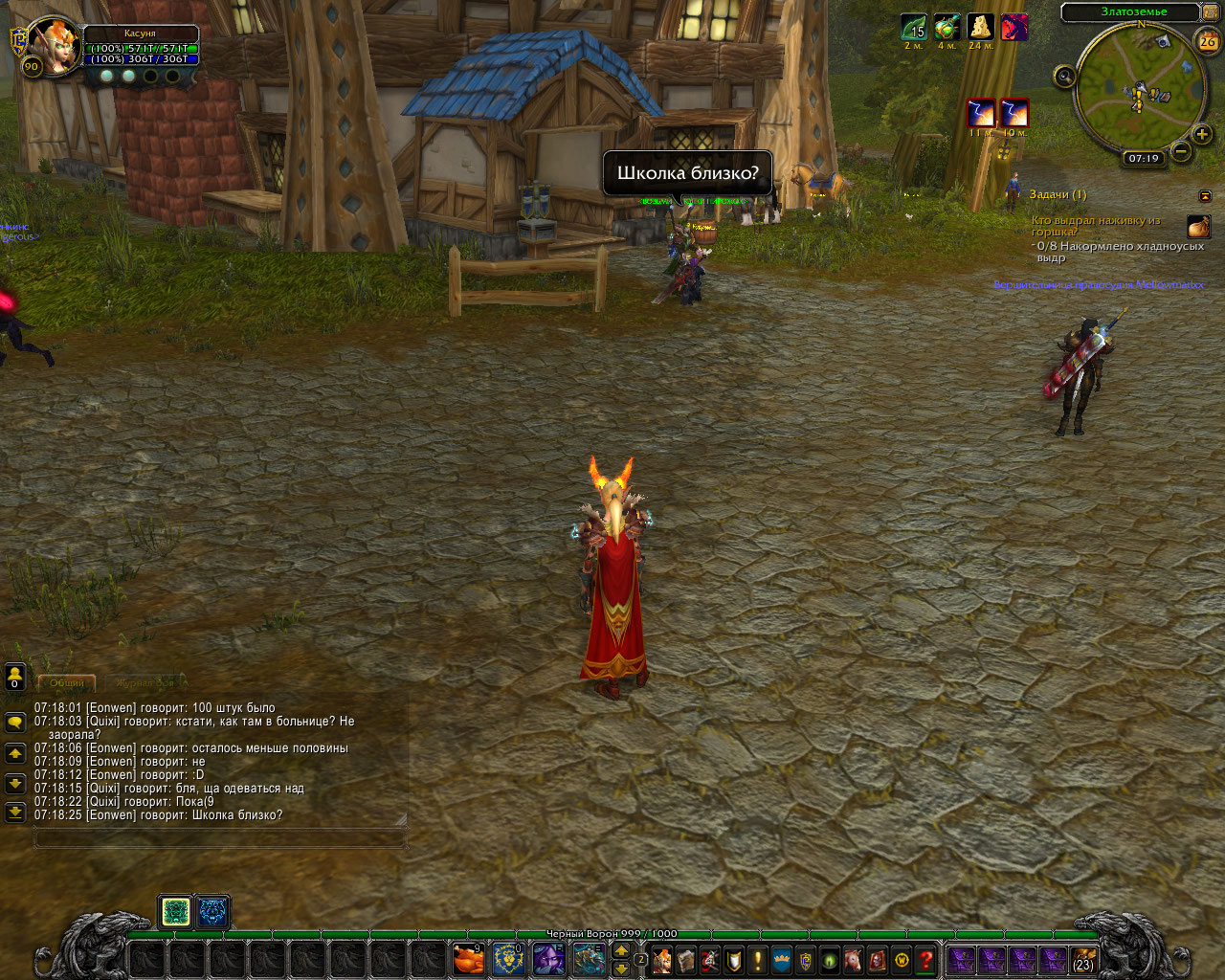Toggle the minimap tracking magnifier button
The height and width of the screenshot is (980, 1225).
[1063, 77]
